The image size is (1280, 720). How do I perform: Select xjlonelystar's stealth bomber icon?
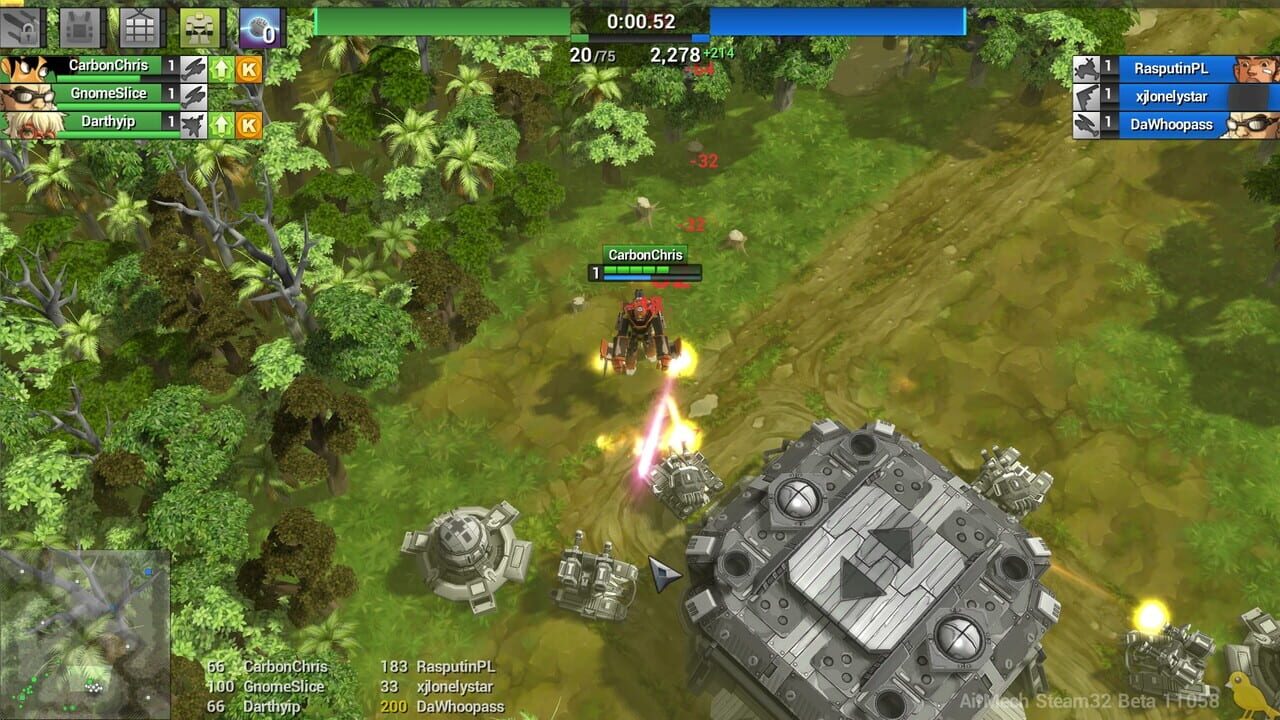pos(1086,97)
